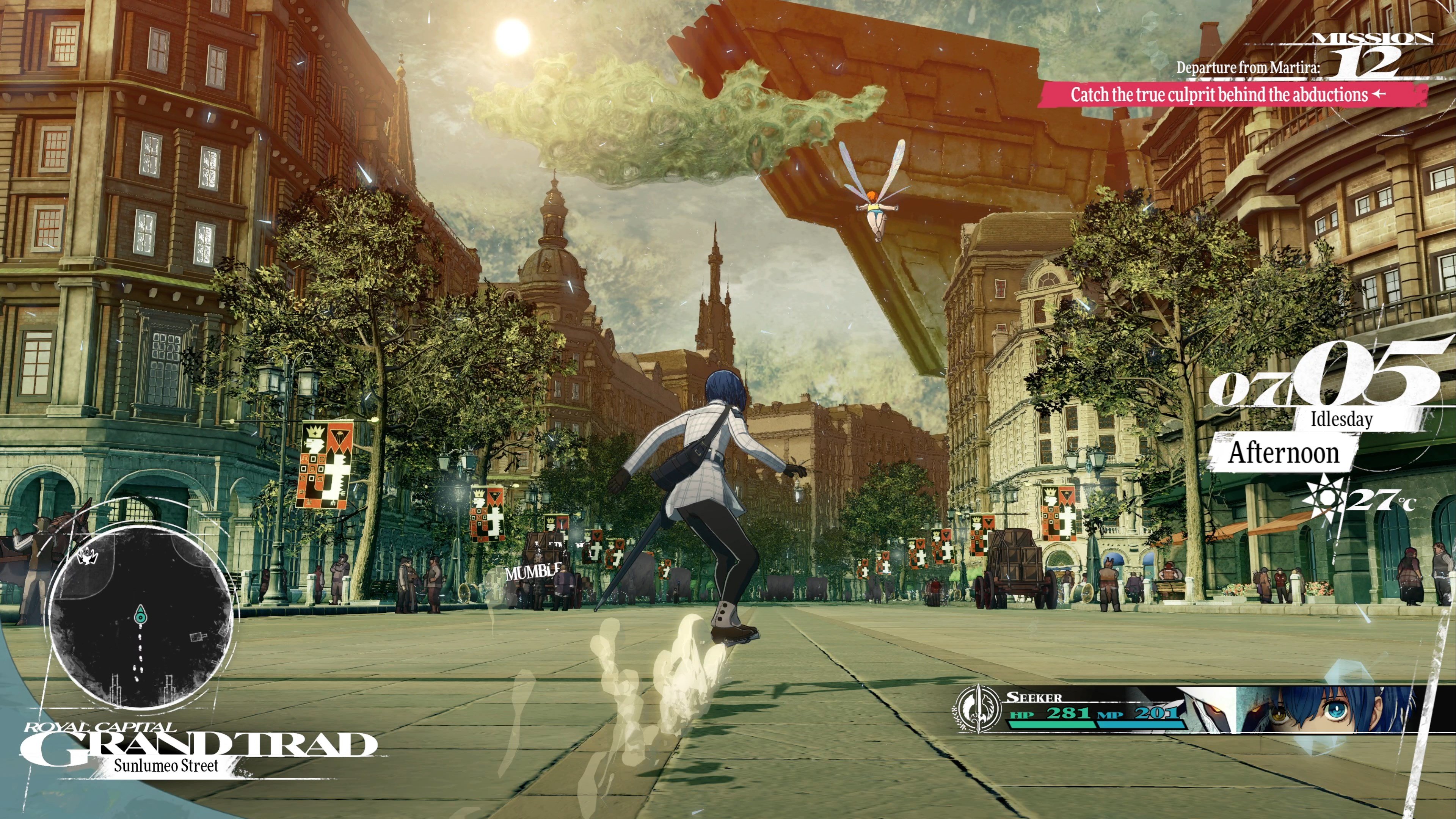Click the crown symbol atop the minimap

[88, 557]
